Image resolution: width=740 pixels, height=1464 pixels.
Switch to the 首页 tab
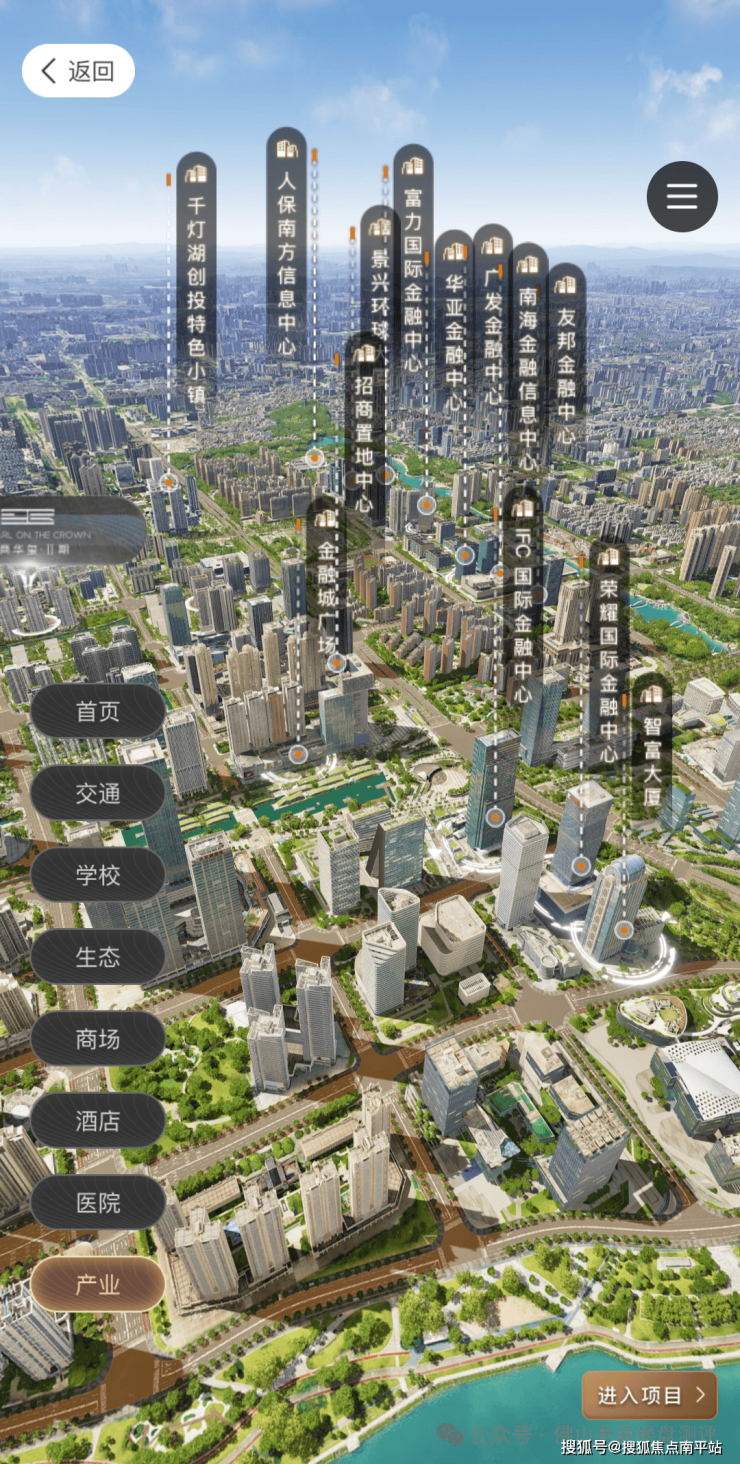98,711
